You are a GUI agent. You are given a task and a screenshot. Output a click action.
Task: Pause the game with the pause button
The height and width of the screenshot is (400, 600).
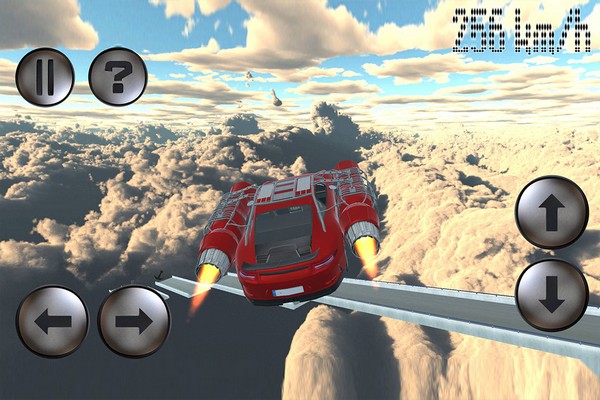[45, 77]
